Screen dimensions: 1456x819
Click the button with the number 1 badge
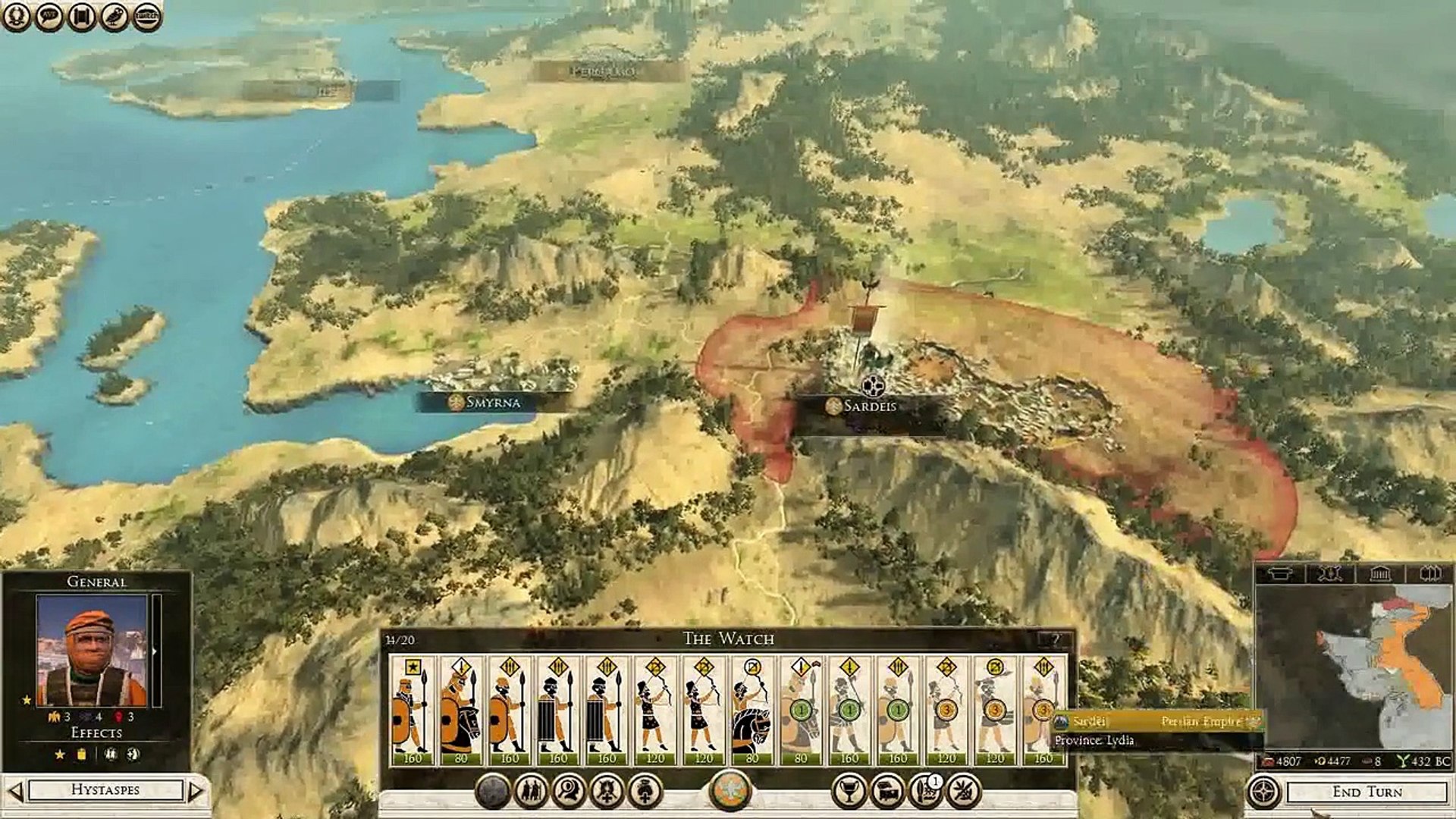click(925, 792)
